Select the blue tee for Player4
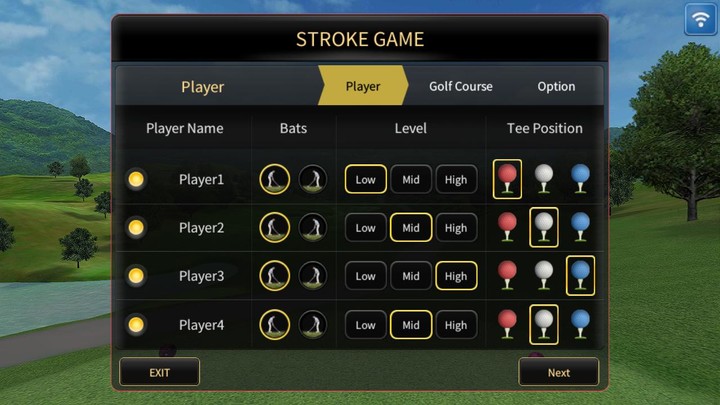The image size is (720, 405). coord(580,324)
